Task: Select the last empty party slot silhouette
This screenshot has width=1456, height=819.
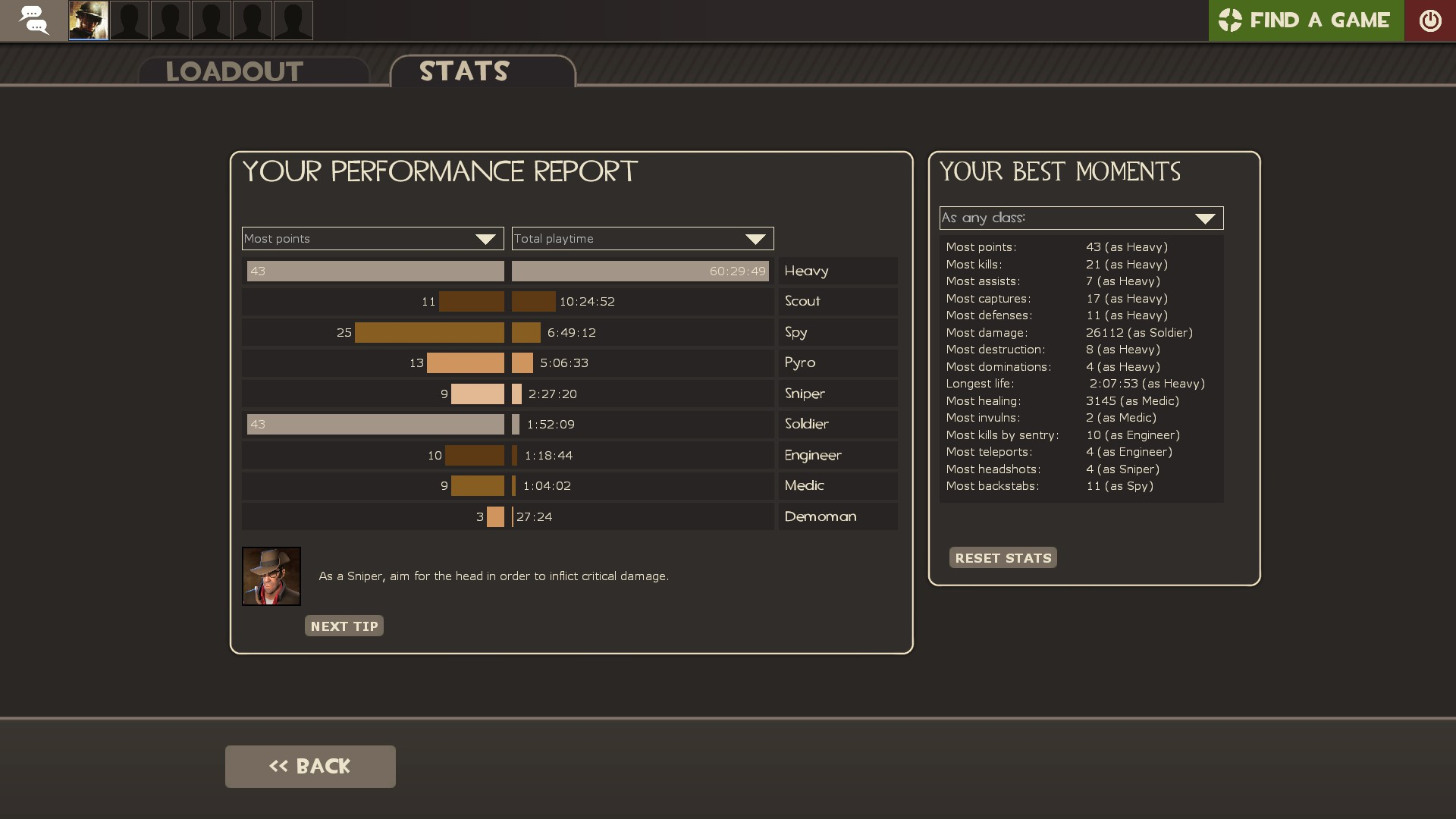Action: point(293,20)
